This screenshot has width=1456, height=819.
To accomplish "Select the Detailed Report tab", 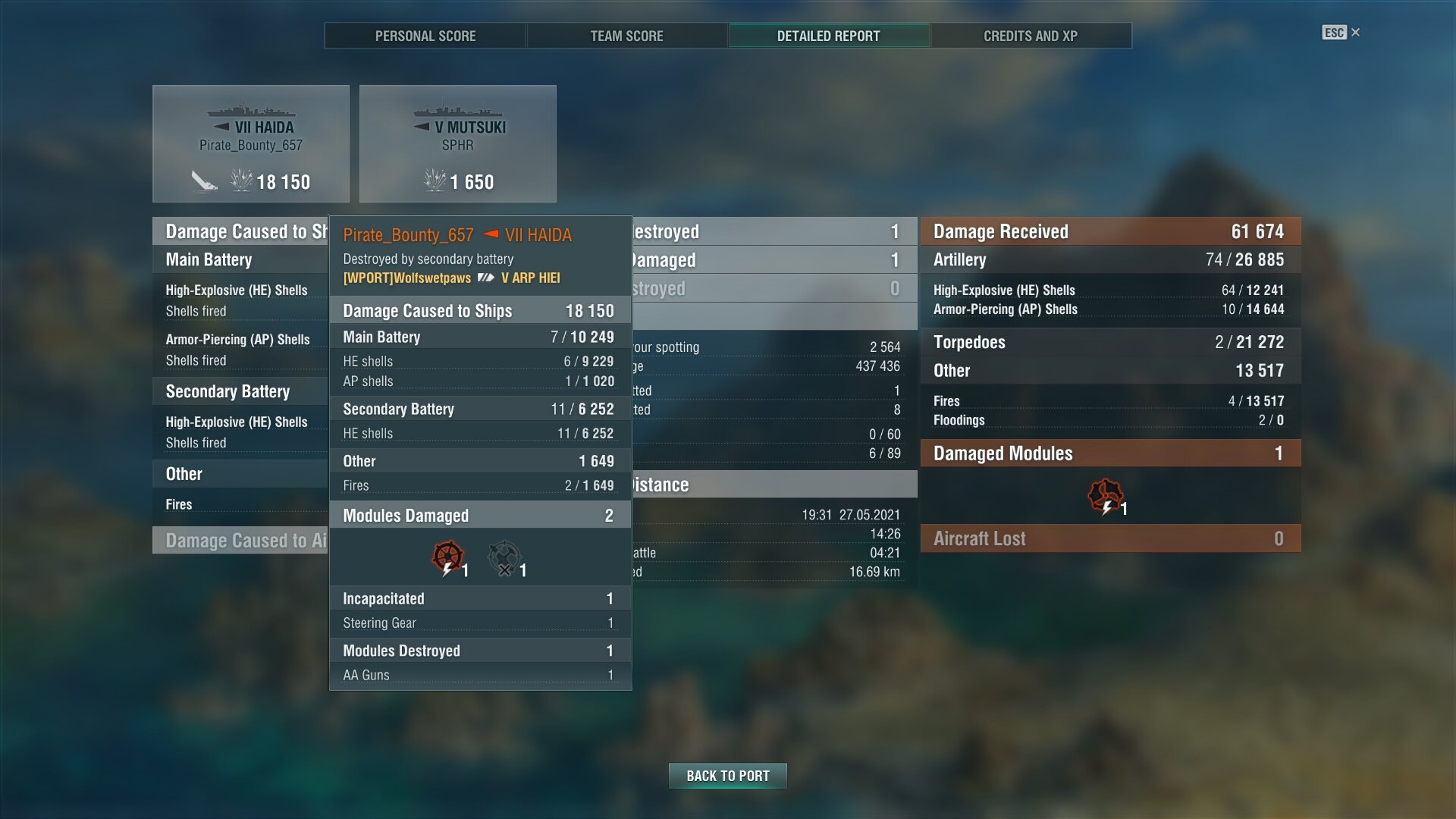I will pyautogui.click(x=828, y=36).
